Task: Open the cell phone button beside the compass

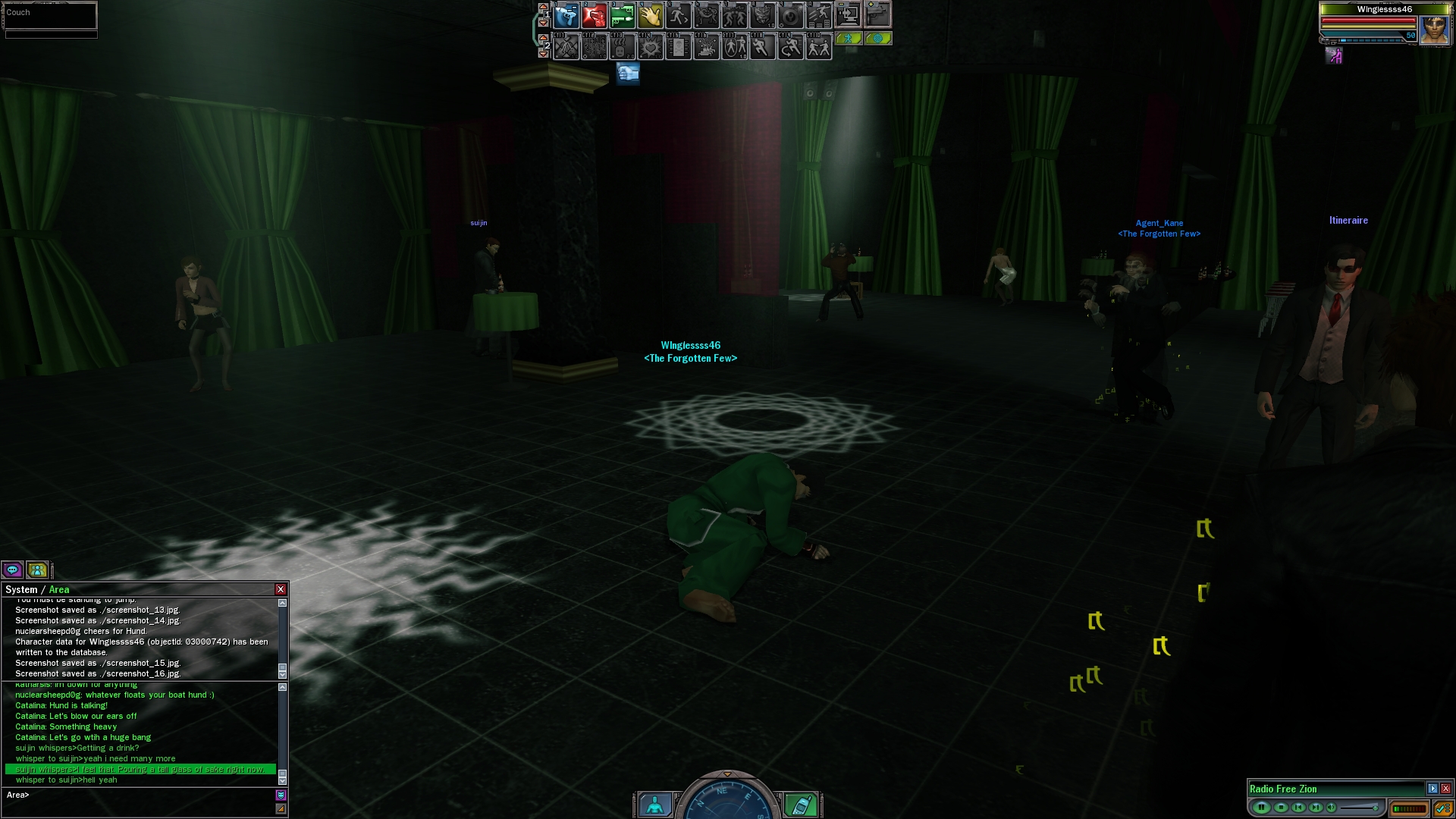Action: click(x=801, y=805)
